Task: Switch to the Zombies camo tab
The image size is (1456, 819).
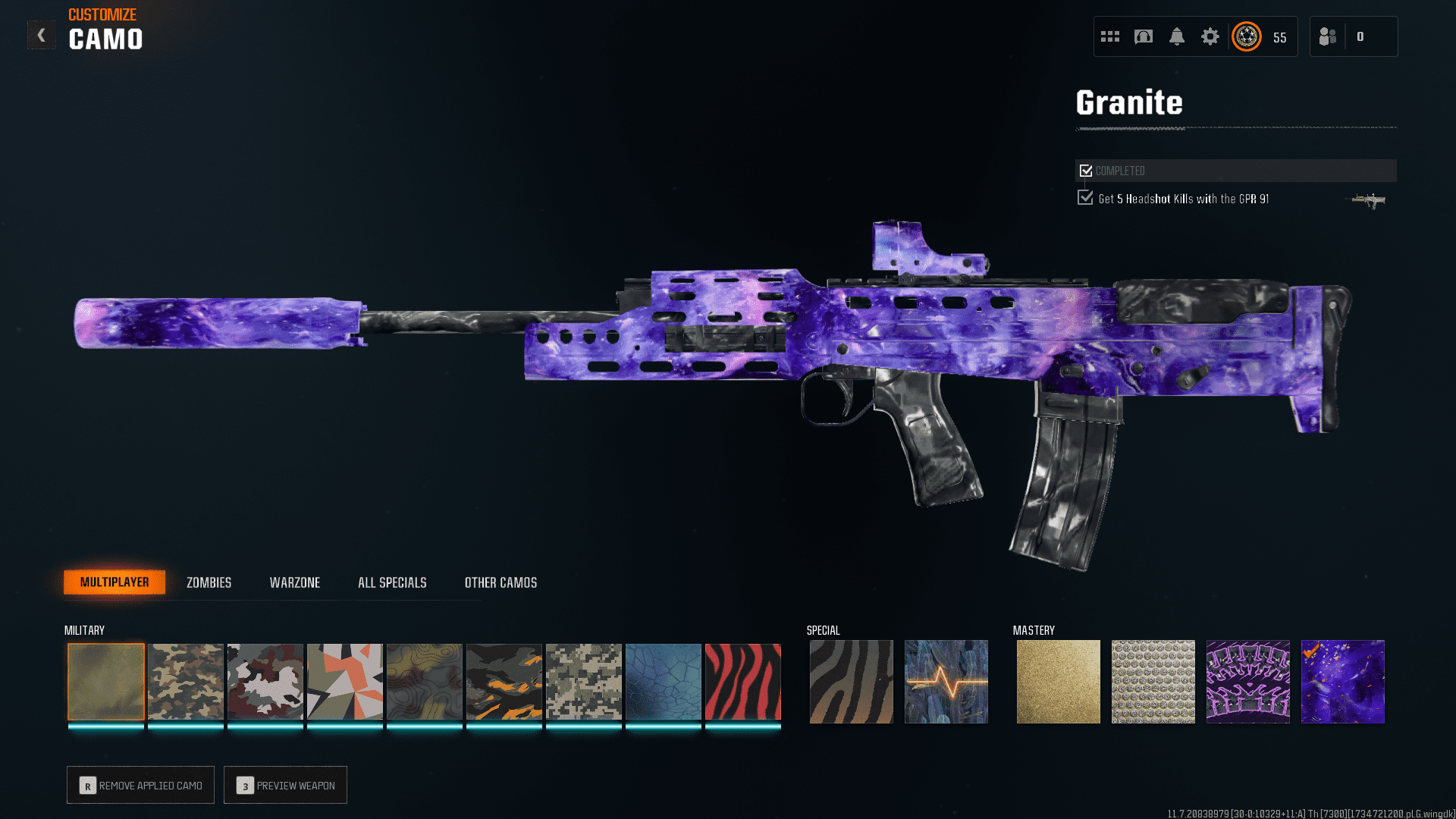Action: [208, 582]
